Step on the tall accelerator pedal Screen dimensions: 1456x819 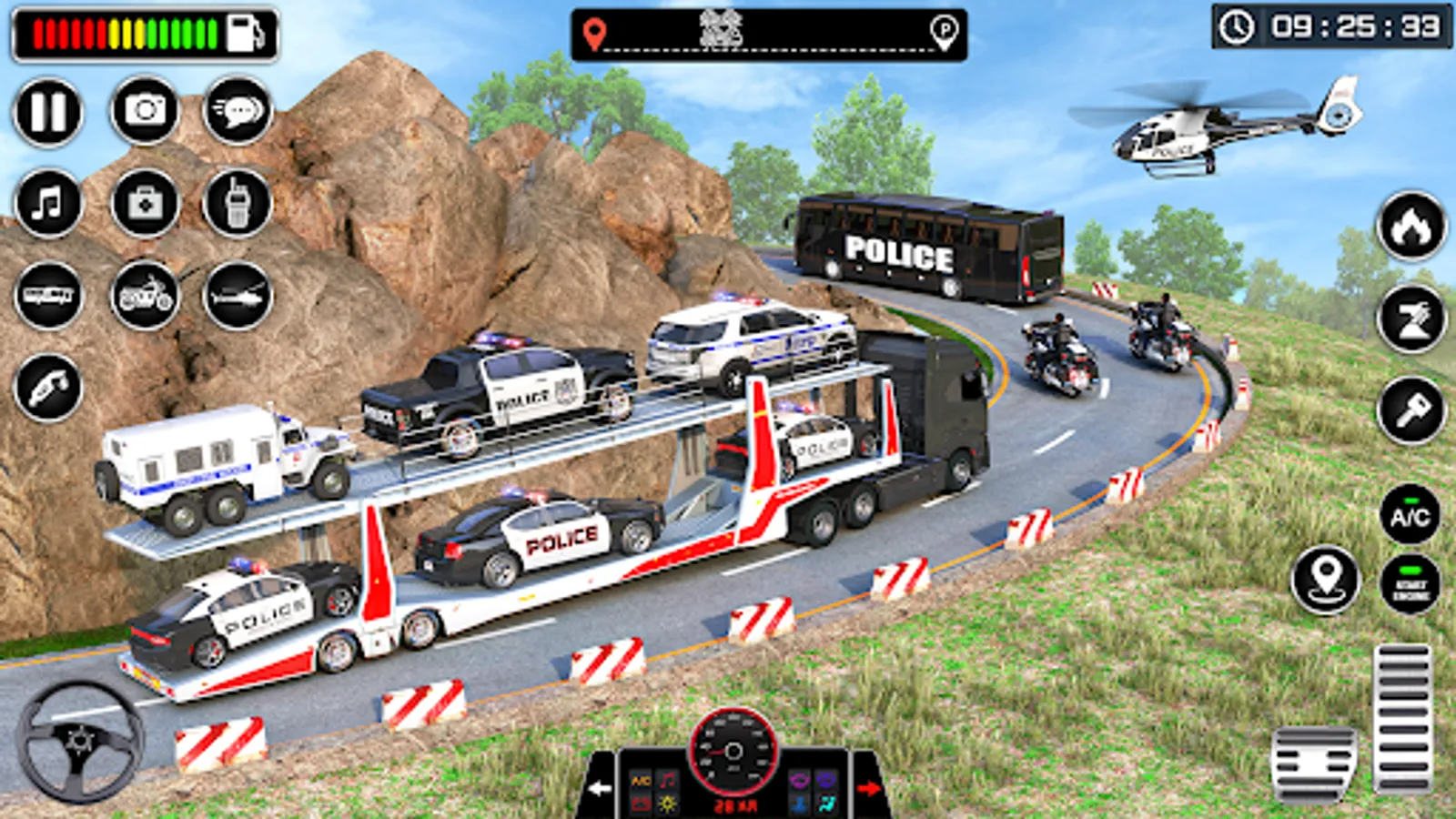pyautogui.click(x=1402, y=718)
